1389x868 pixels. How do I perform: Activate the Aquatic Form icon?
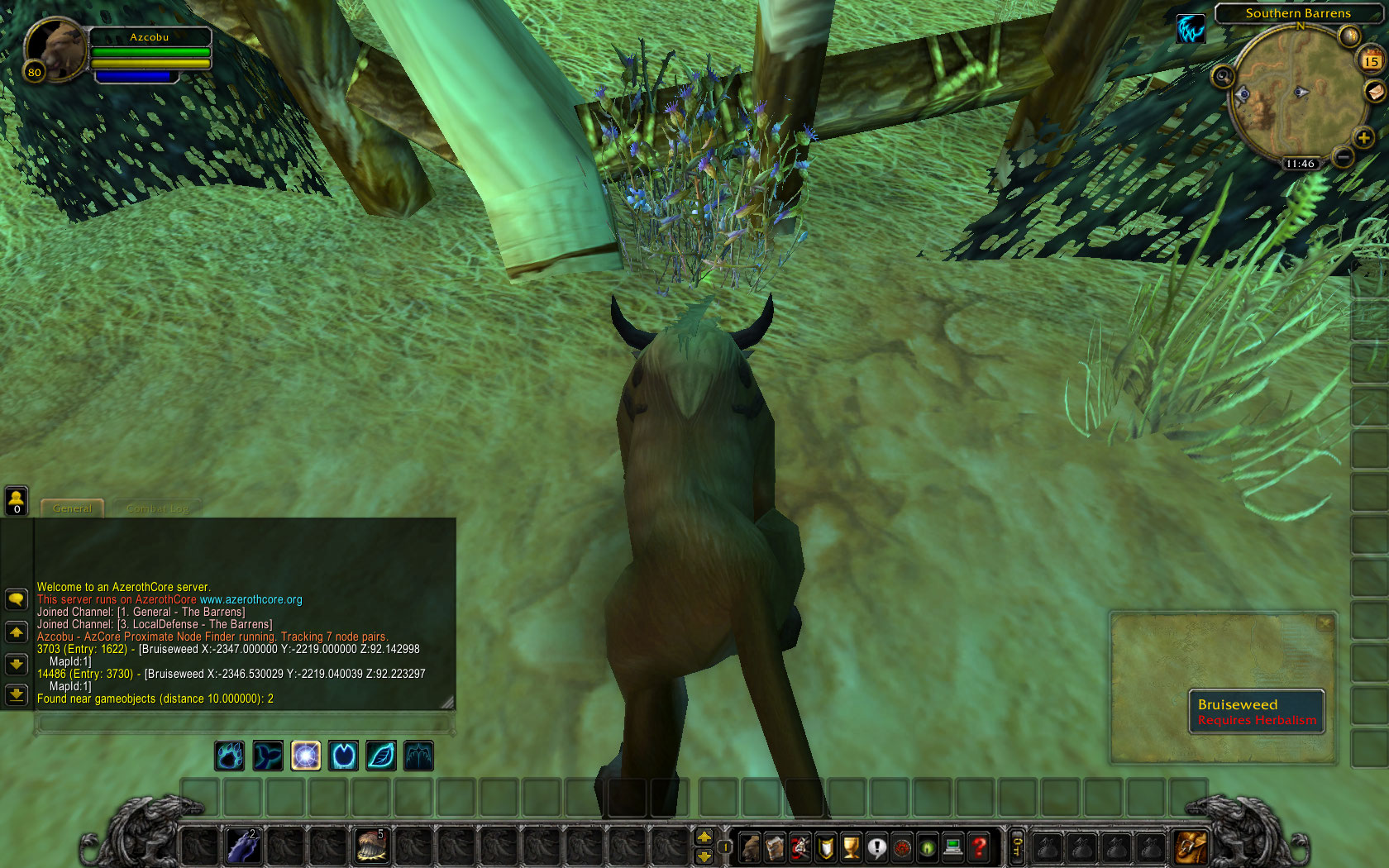tap(268, 756)
